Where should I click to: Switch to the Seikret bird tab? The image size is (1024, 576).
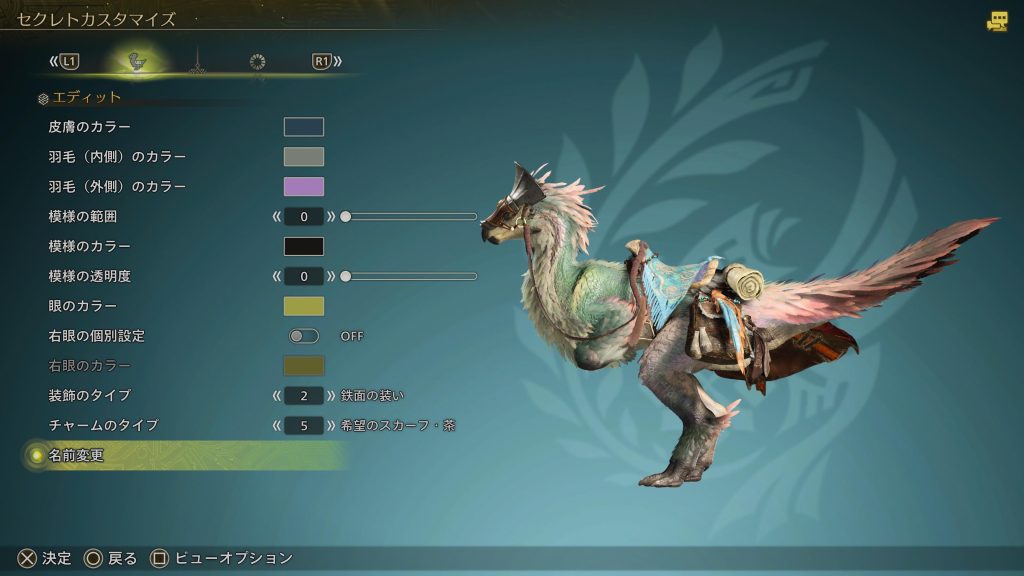[x=137, y=62]
